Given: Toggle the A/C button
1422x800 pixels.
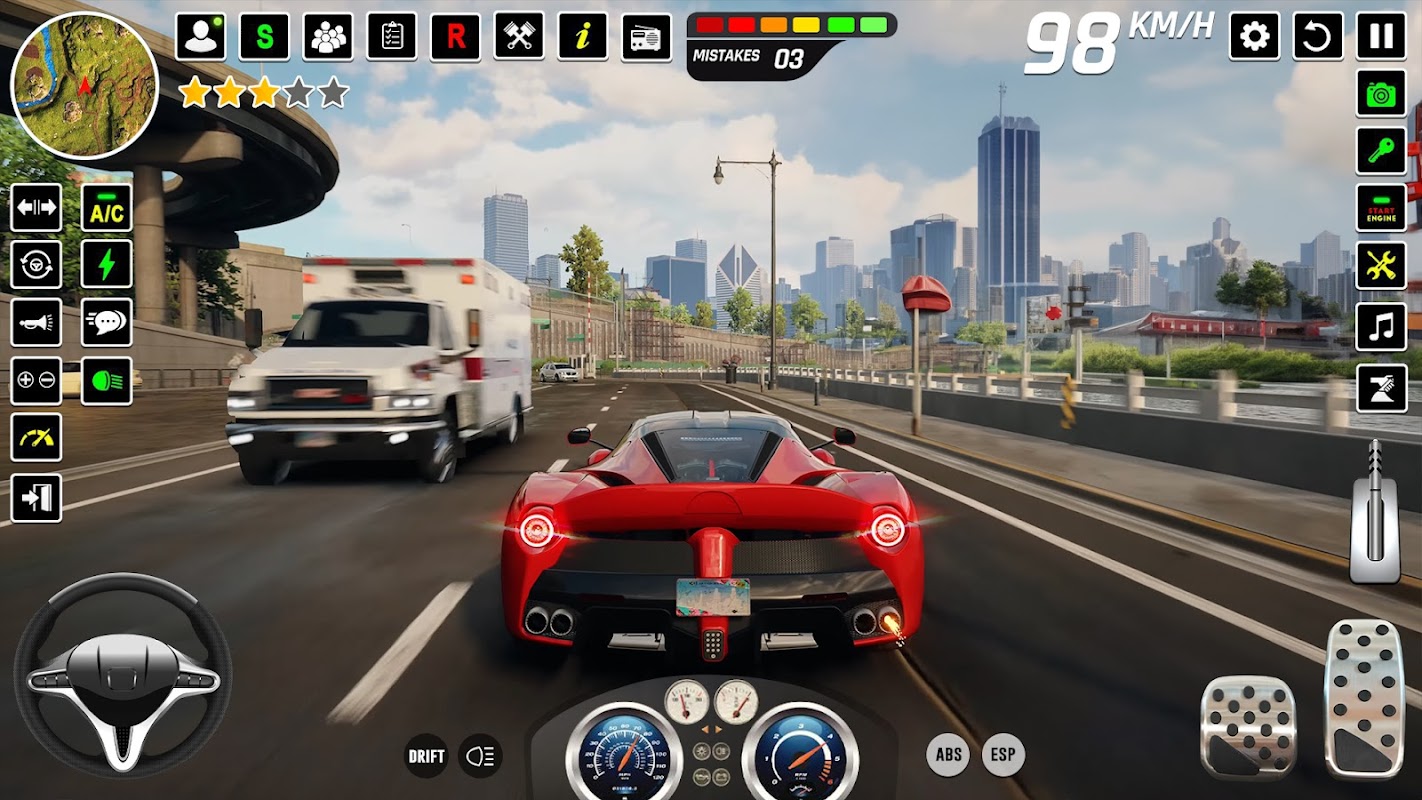Looking at the screenshot, I should click(107, 209).
